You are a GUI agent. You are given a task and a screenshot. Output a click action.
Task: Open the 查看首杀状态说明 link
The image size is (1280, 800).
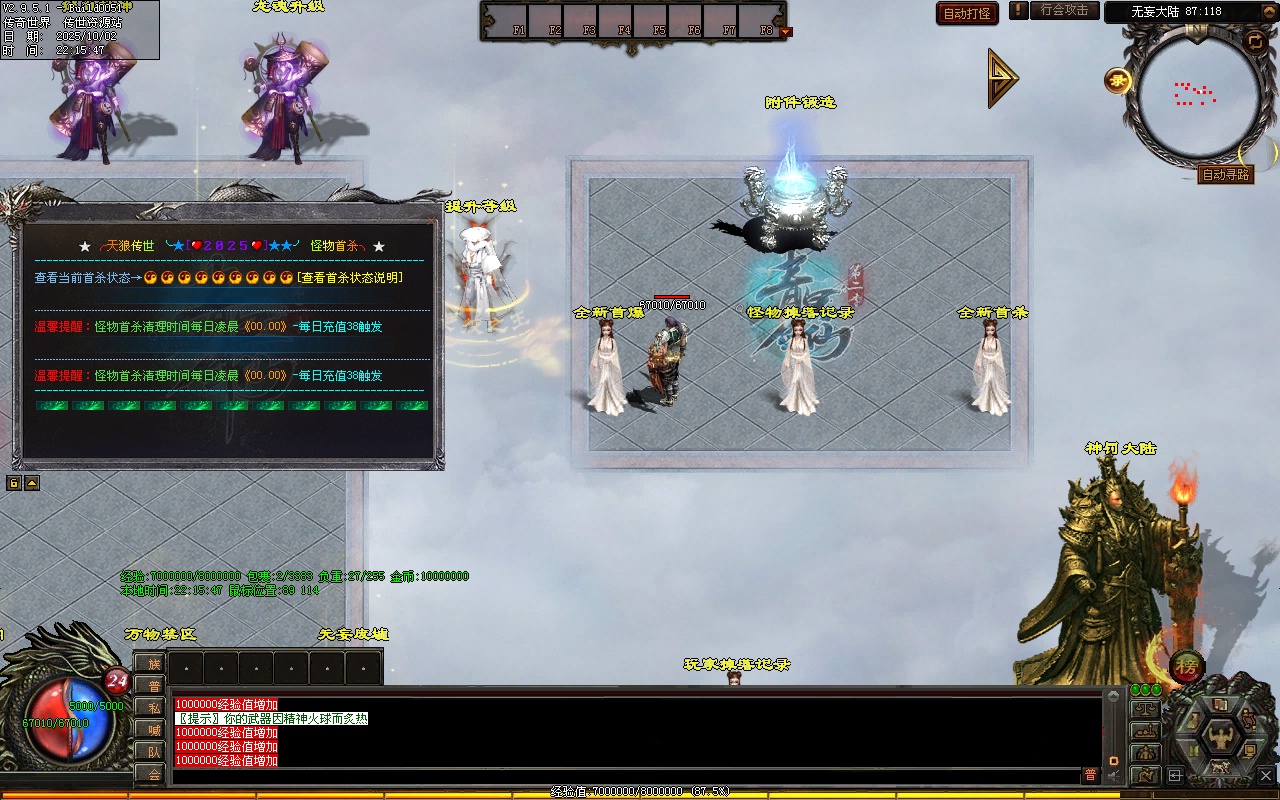(350, 278)
